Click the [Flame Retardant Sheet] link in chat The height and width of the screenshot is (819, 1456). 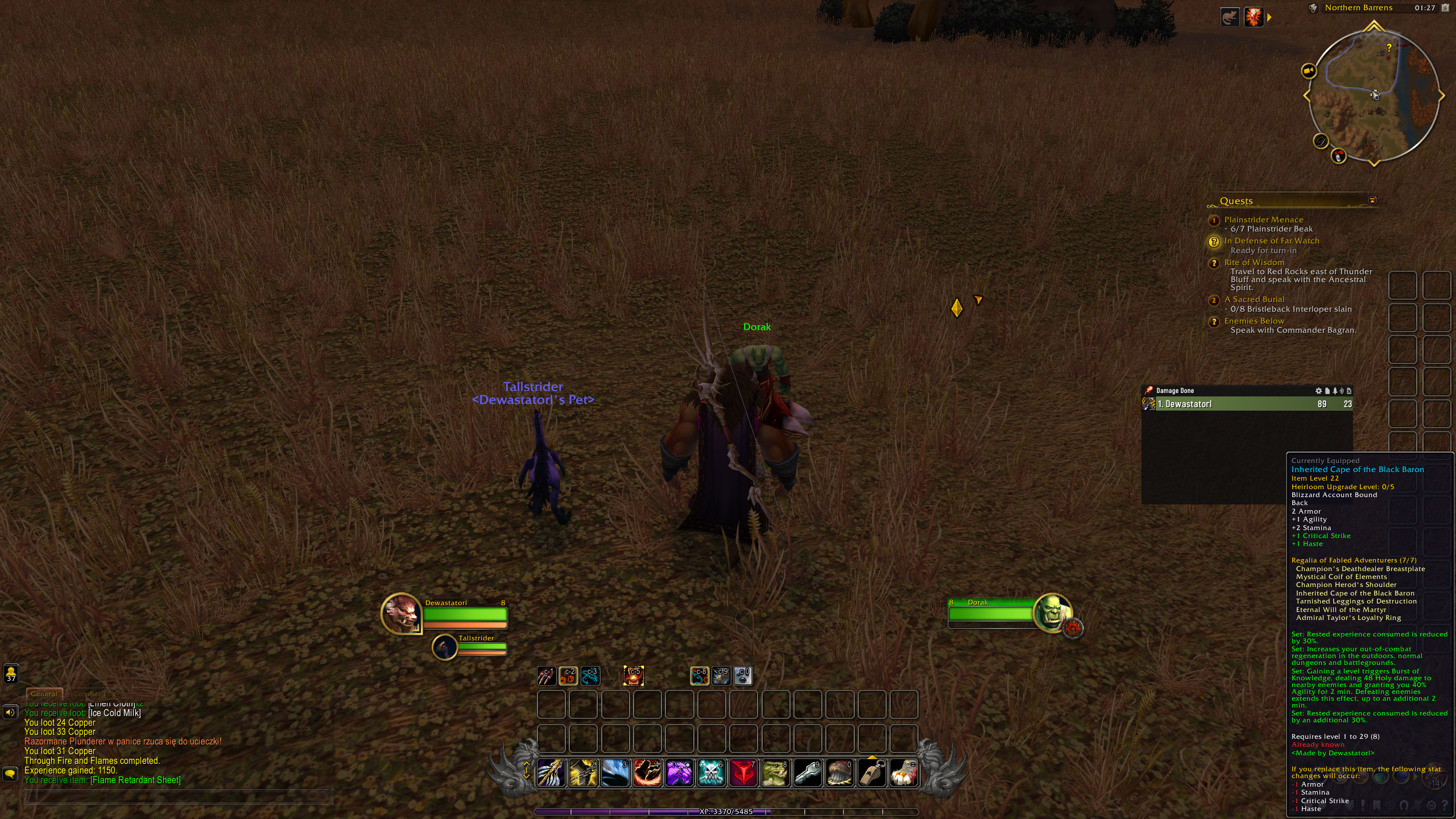pyautogui.click(x=135, y=780)
